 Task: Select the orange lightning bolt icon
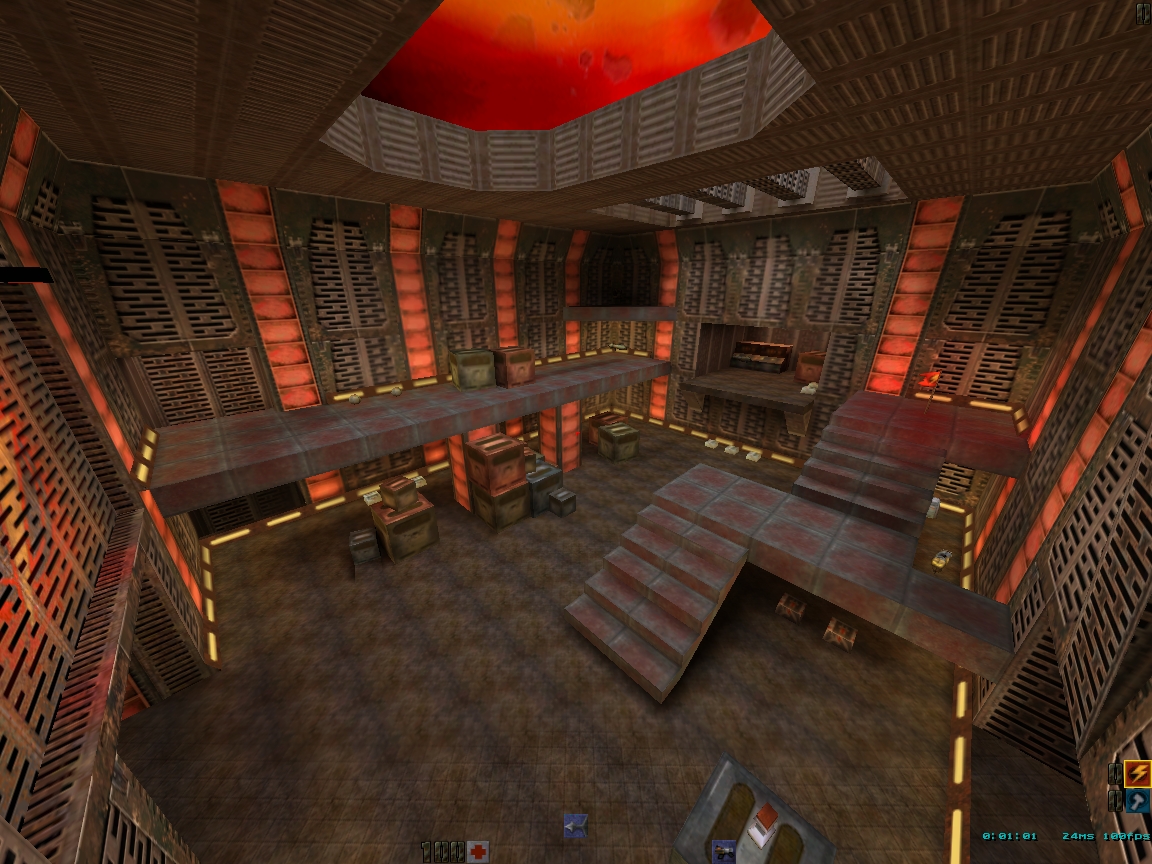1137,773
